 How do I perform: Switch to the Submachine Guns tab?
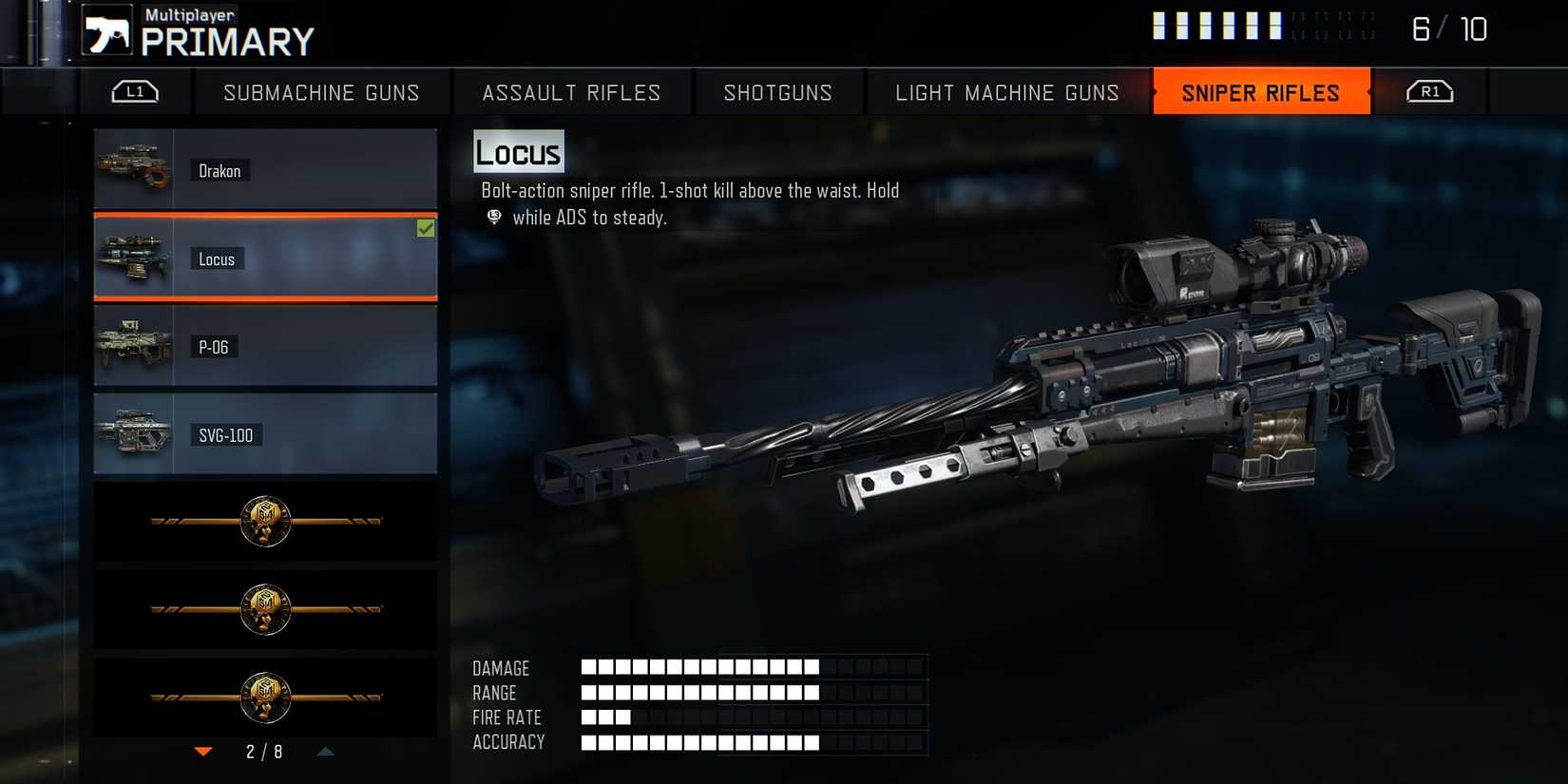click(x=321, y=92)
